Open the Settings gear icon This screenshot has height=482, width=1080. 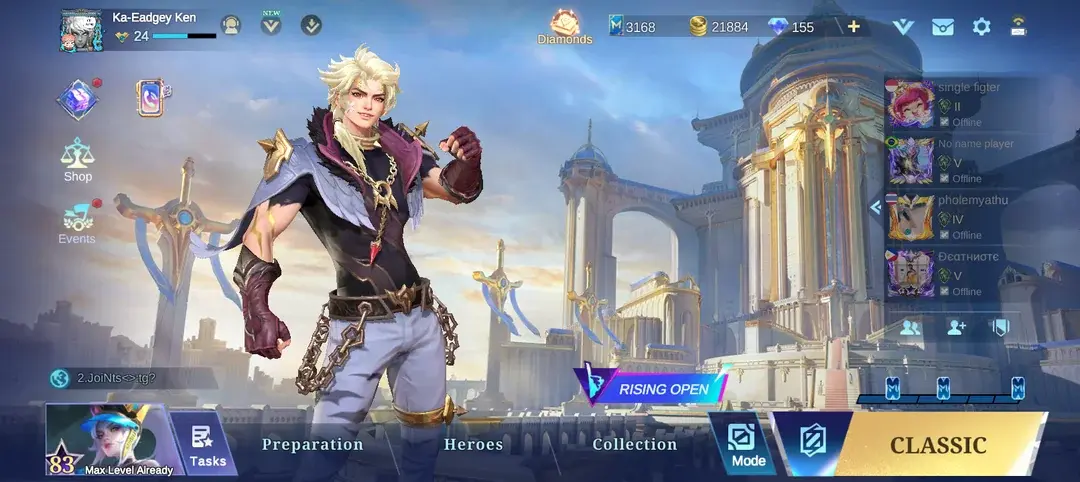coord(981,27)
